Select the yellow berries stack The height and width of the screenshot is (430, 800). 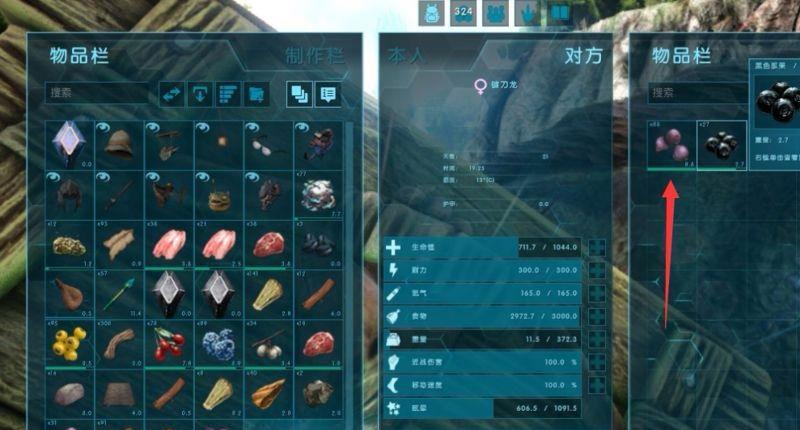coord(69,343)
